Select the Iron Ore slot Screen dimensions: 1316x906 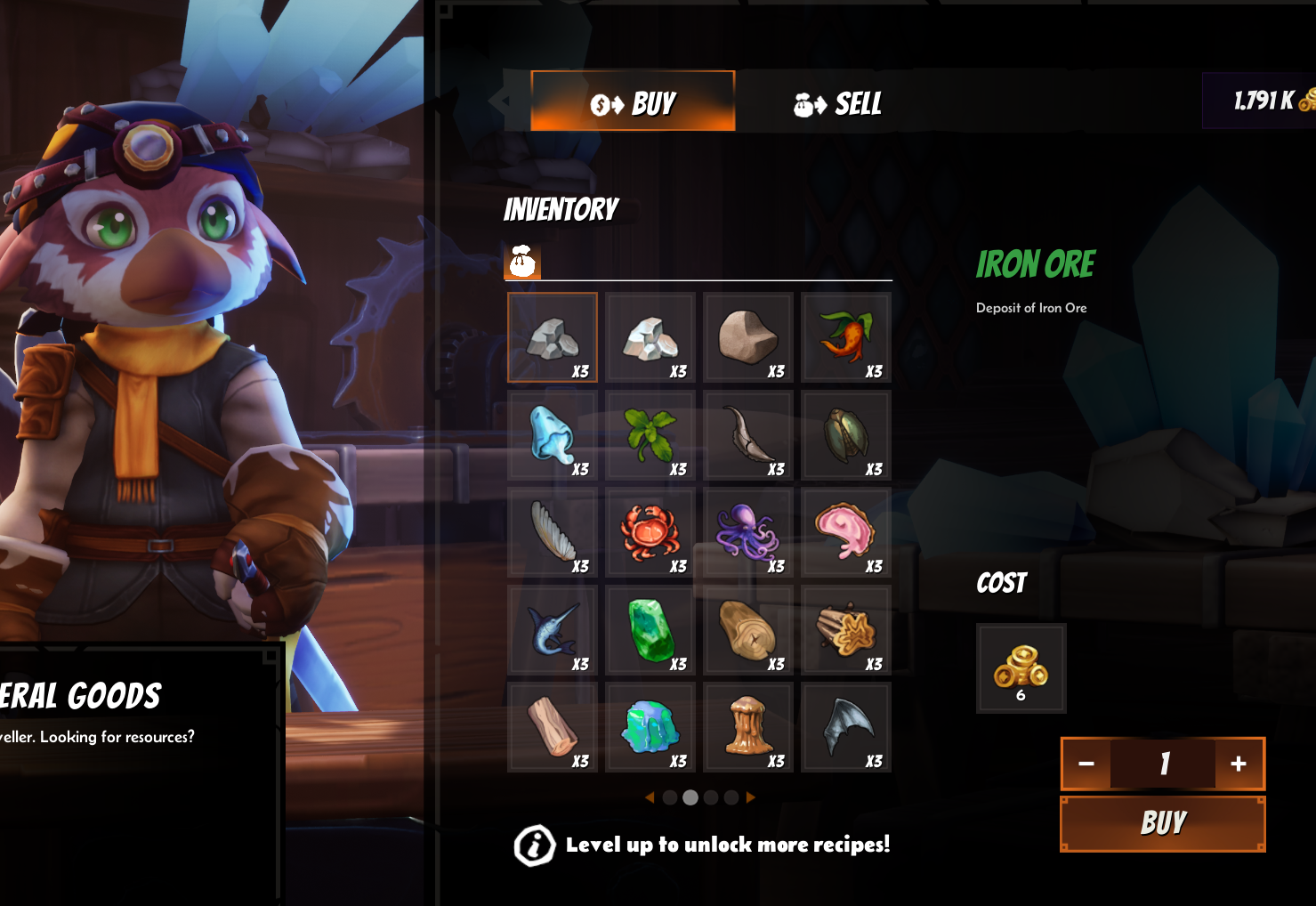(553, 338)
